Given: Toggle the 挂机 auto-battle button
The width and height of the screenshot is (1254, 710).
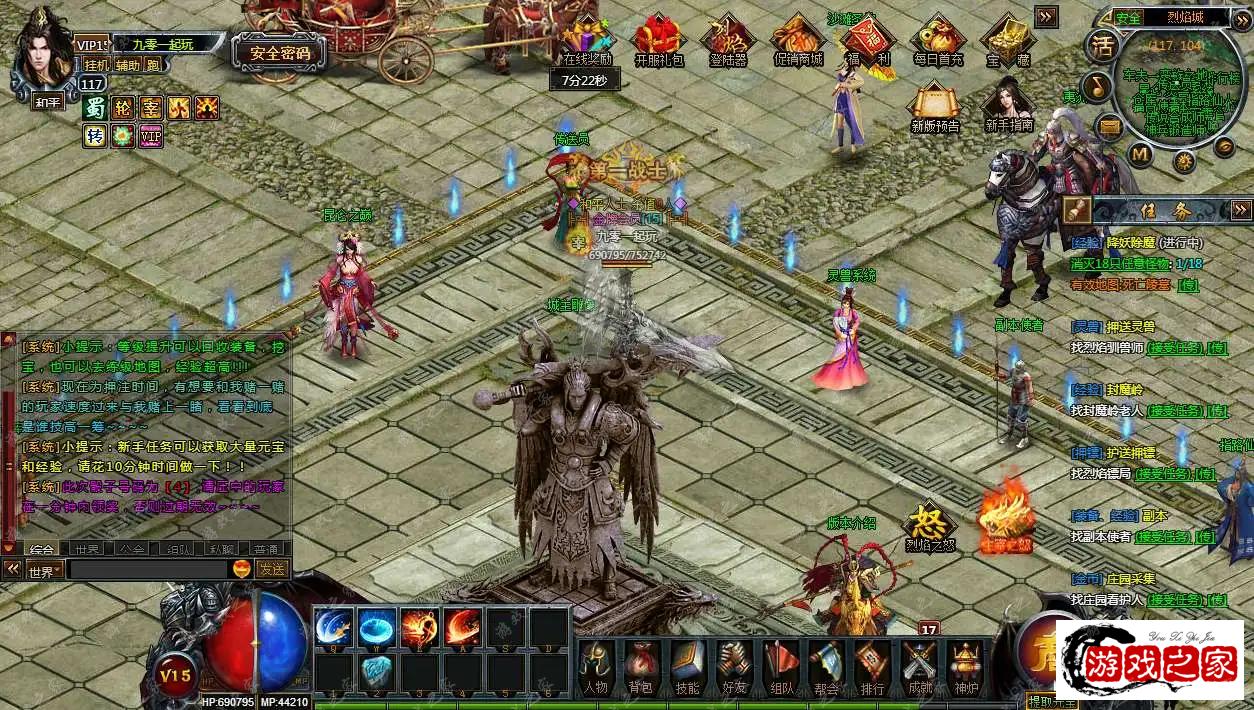Looking at the screenshot, I should tap(97, 65).
